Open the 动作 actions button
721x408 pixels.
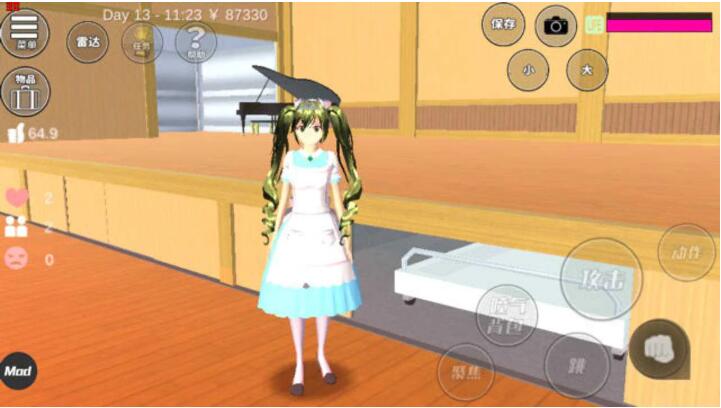pyautogui.click(x=687, y=252)
